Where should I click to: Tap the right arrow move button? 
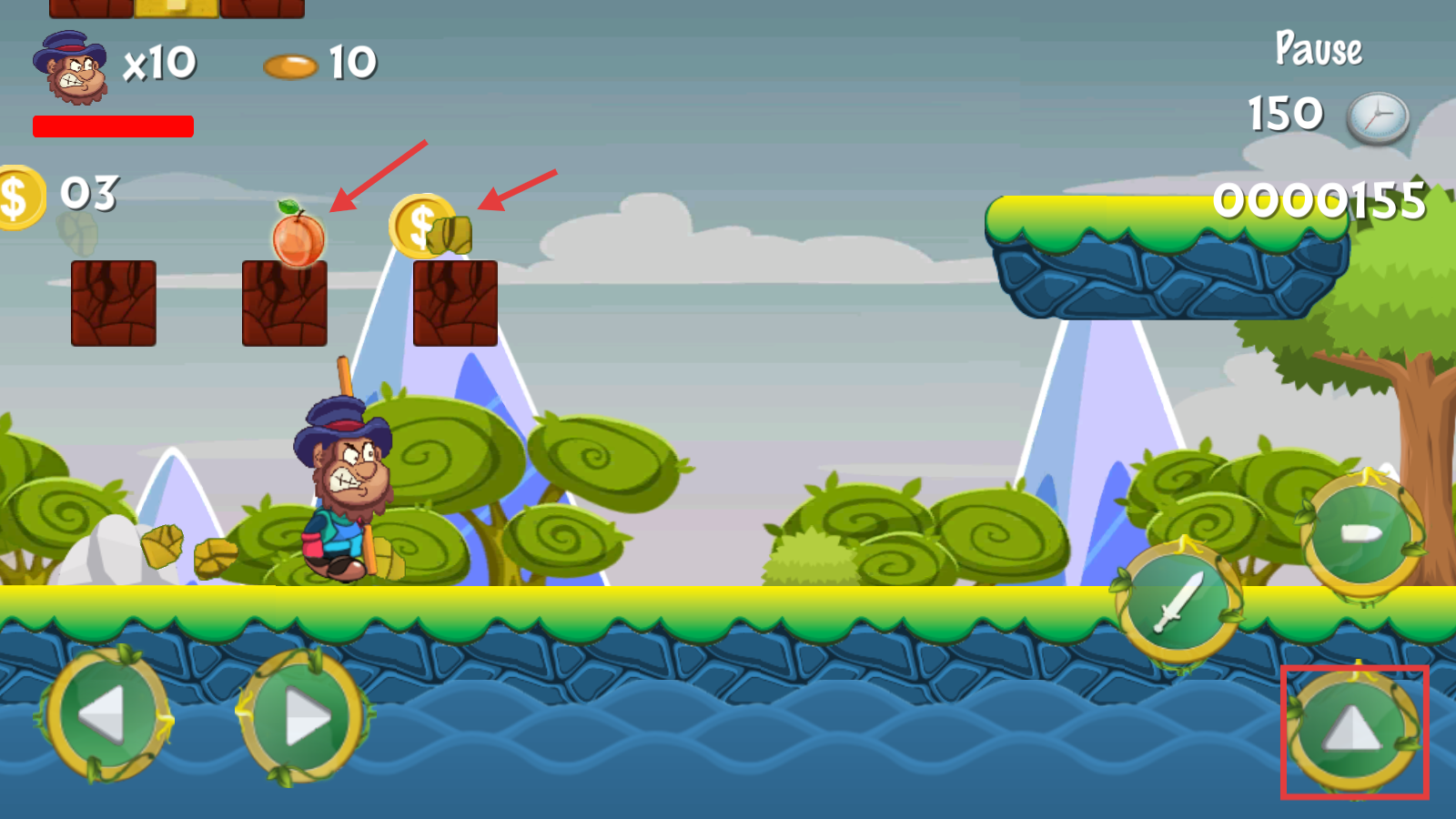click(305, 718)
